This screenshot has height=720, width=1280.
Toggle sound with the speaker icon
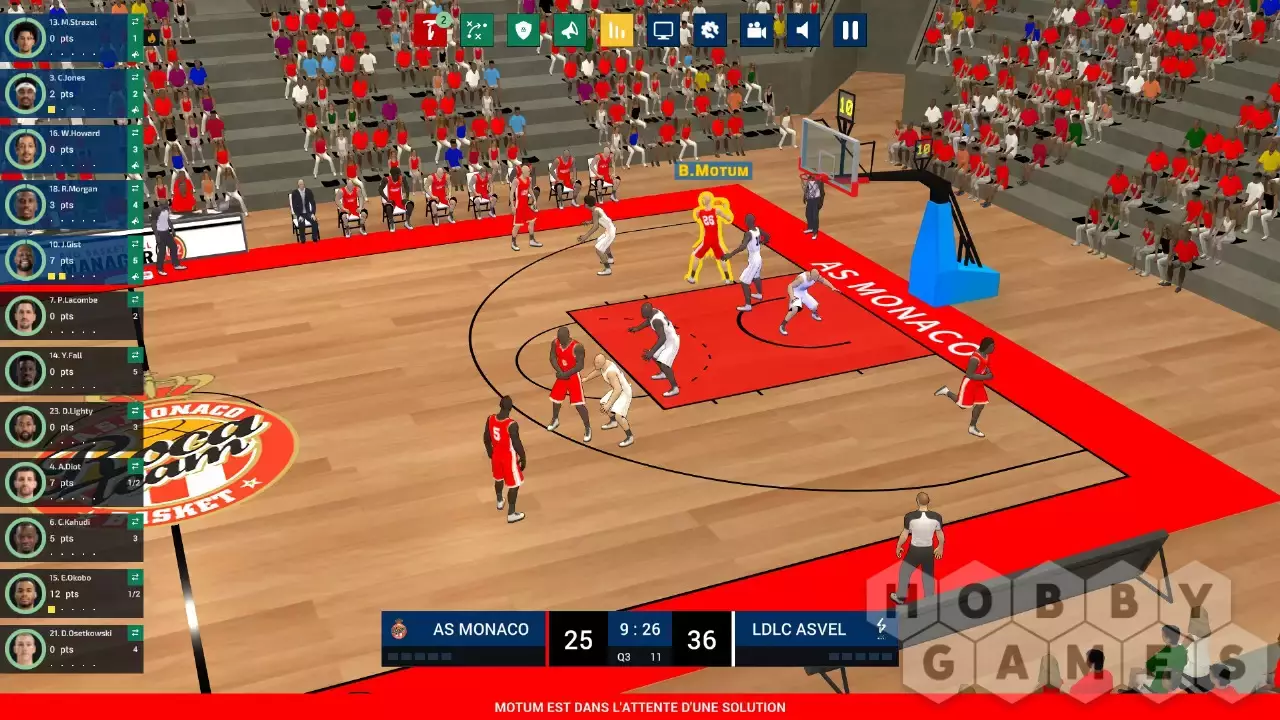pos(803,30)
